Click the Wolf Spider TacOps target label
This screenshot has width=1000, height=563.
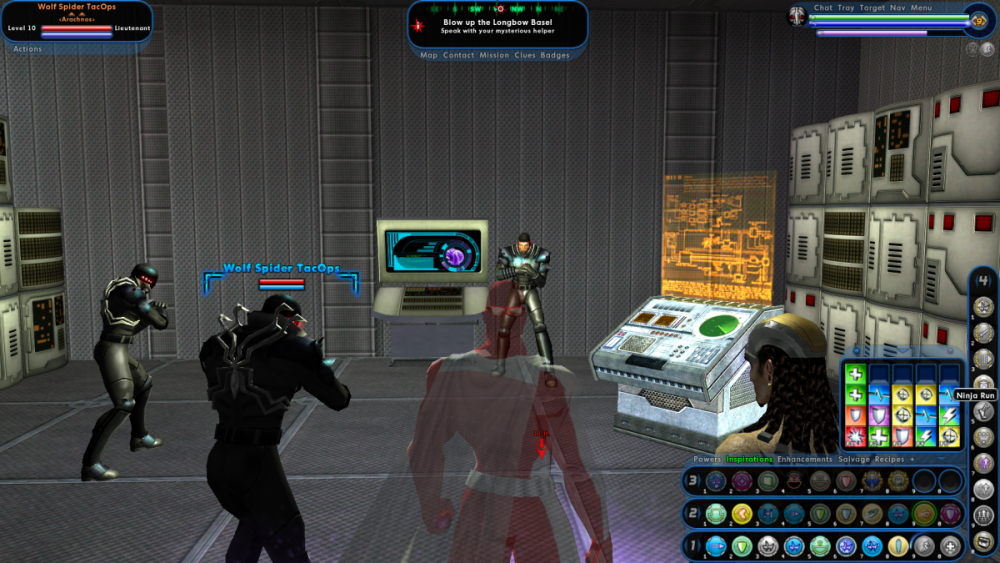pos(281,268)
